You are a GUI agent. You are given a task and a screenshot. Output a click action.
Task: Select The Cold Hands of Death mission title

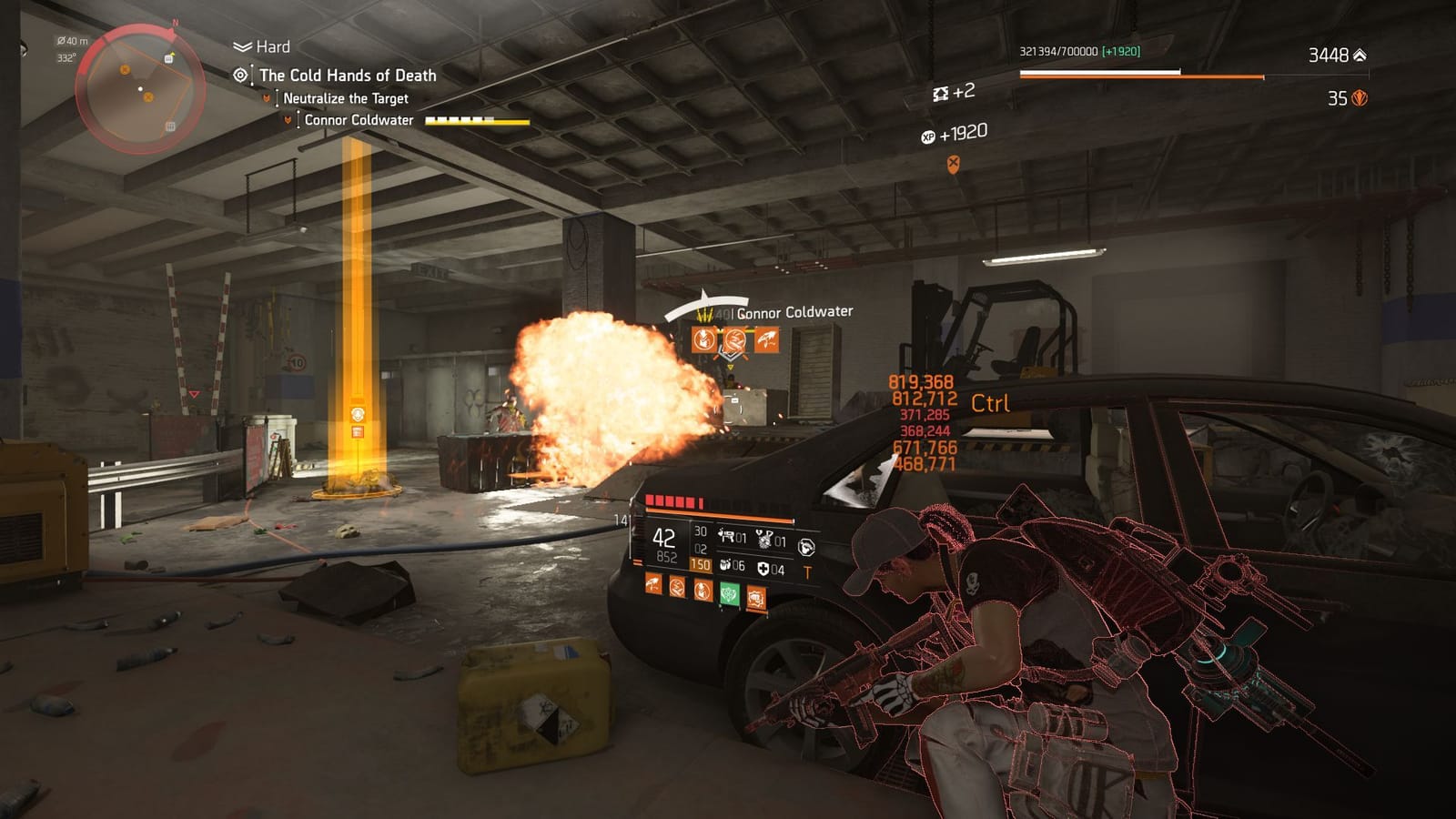(x=348, y=76)
